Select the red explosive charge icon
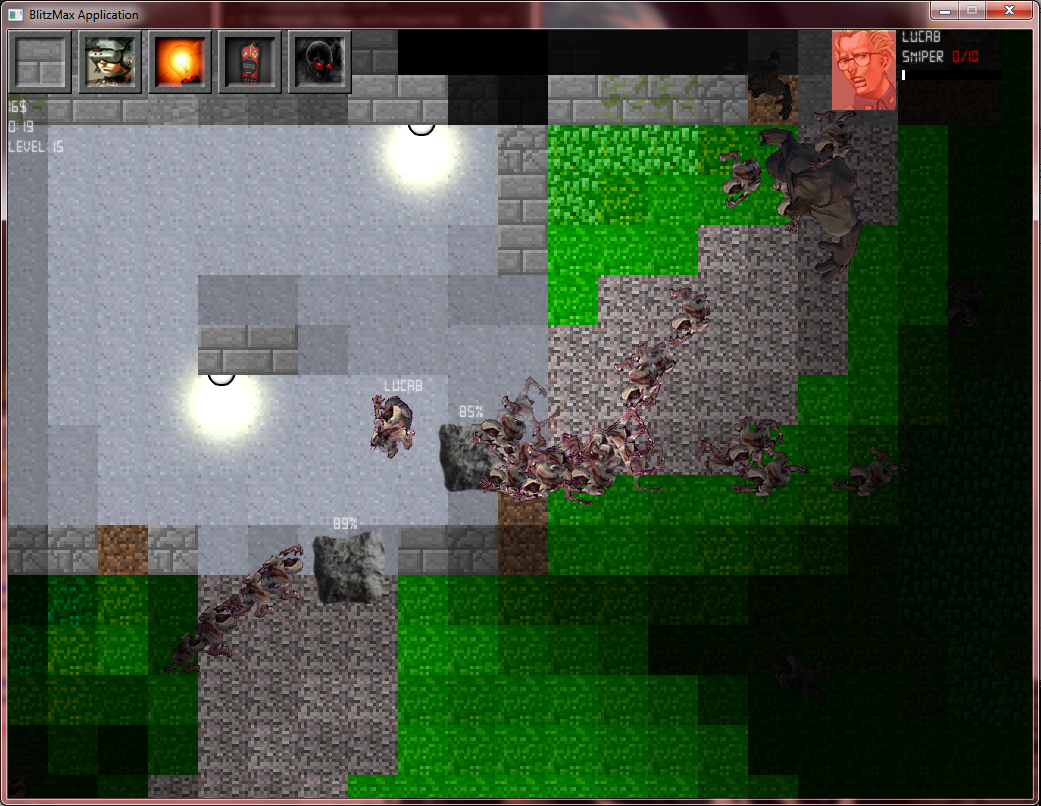This screenshot has height=806, width=1041. [x=250, y=62]
